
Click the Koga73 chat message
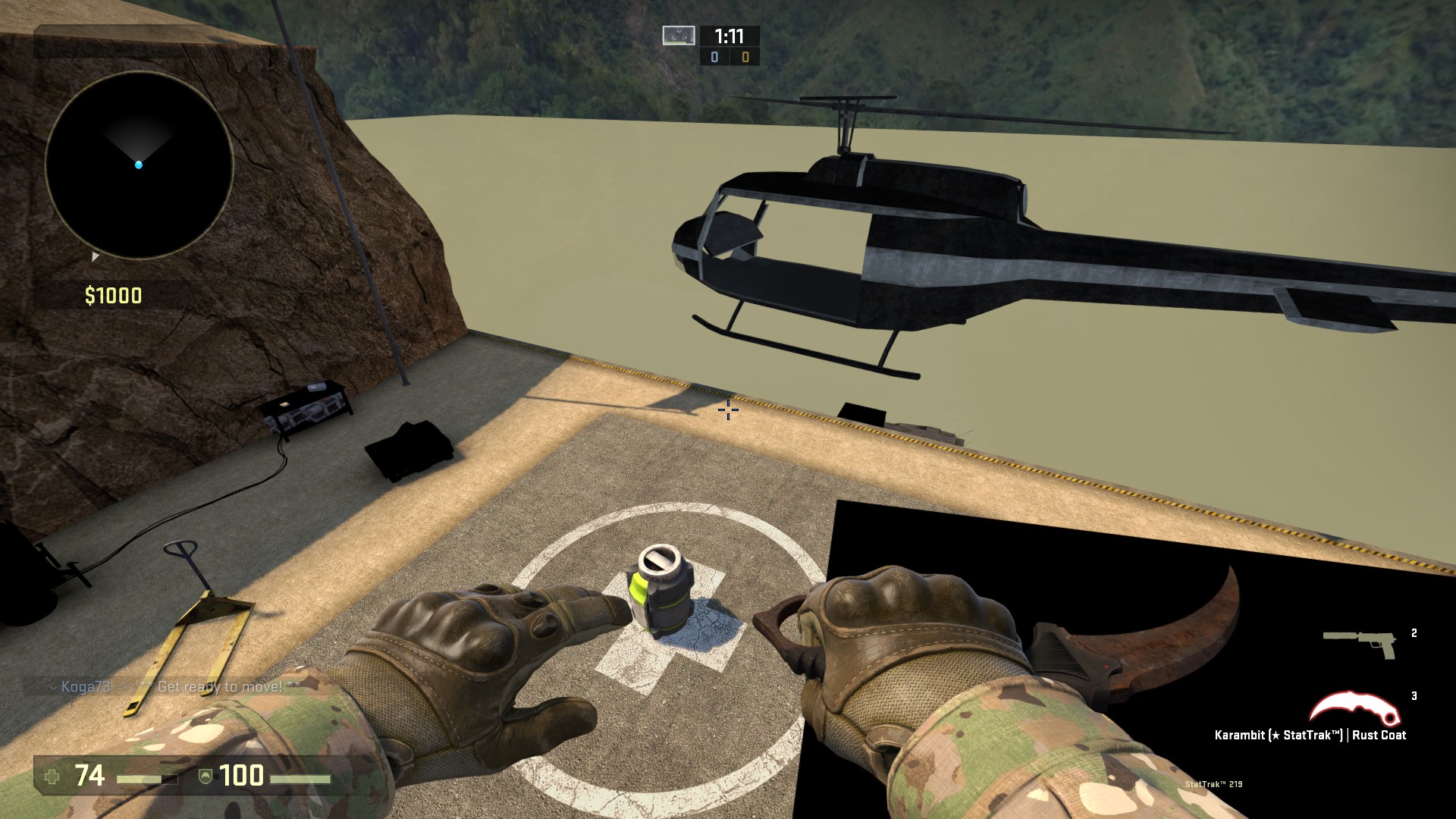tap(175, 687)
